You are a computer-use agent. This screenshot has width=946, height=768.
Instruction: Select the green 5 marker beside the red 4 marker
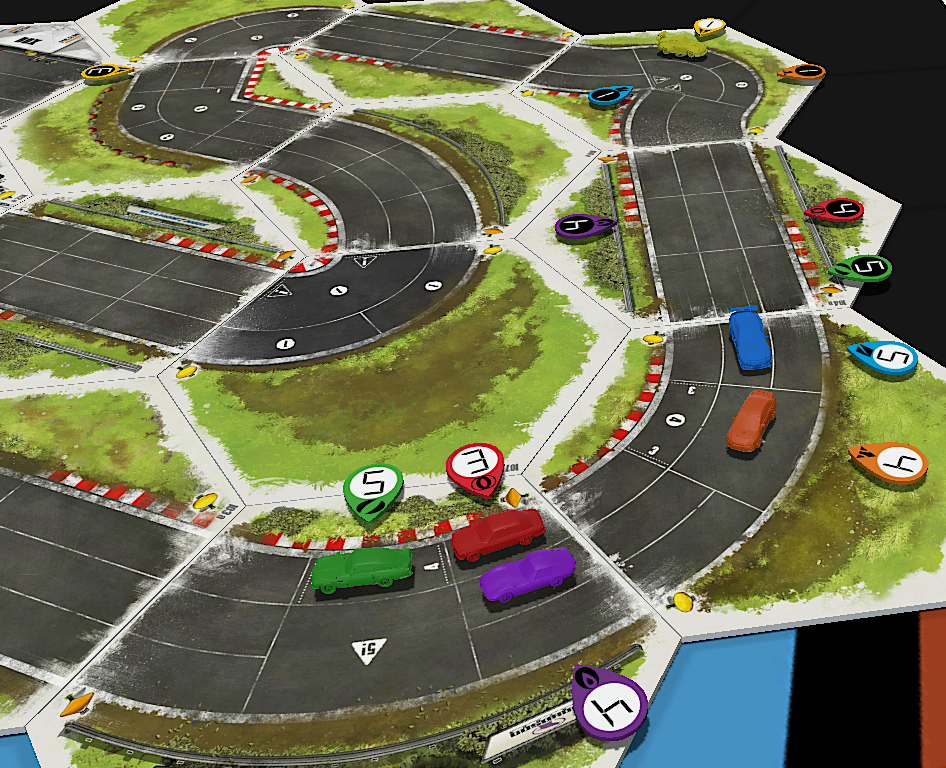861,267
